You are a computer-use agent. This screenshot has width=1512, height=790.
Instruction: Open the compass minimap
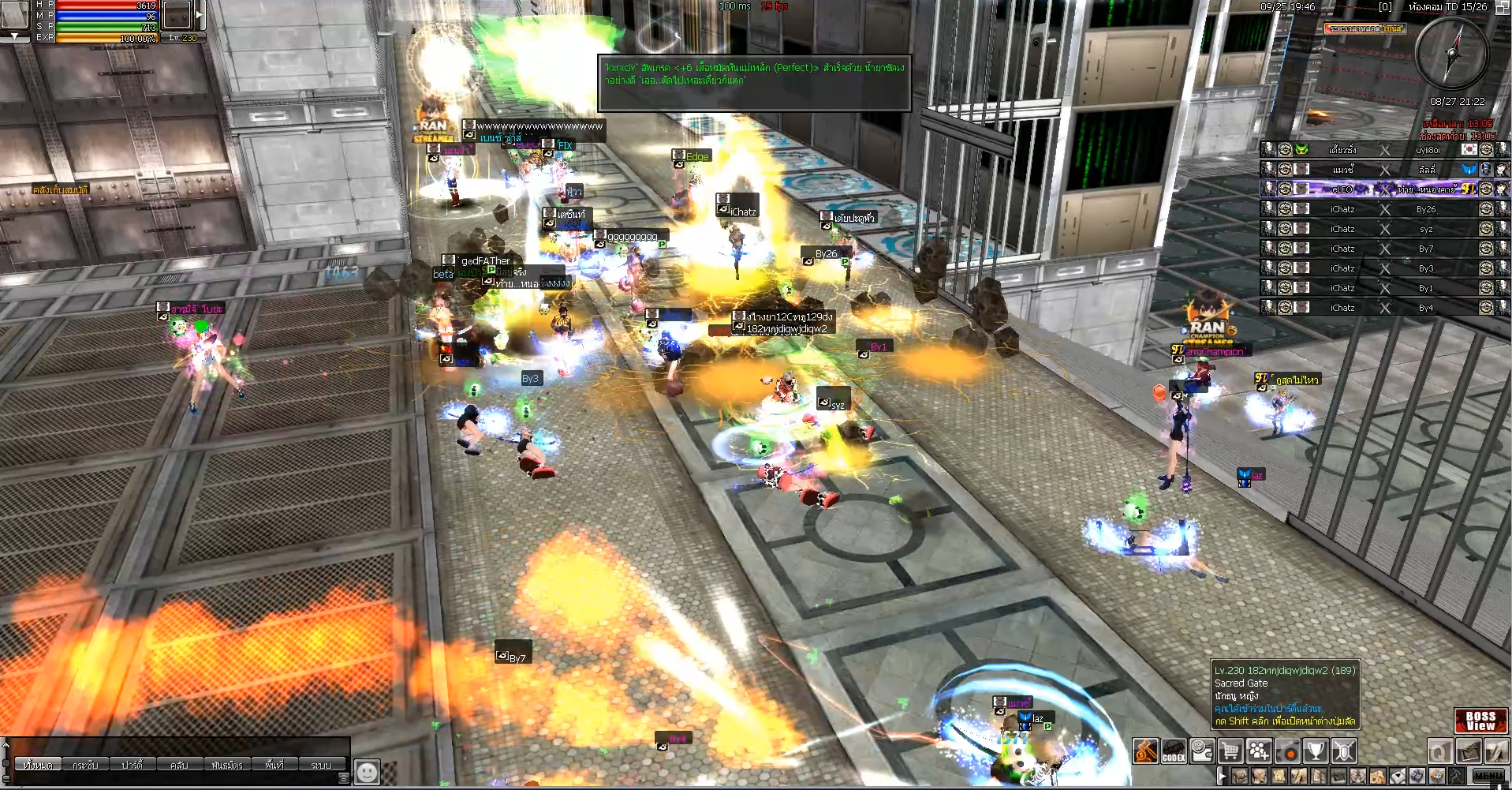point(1451,53)
